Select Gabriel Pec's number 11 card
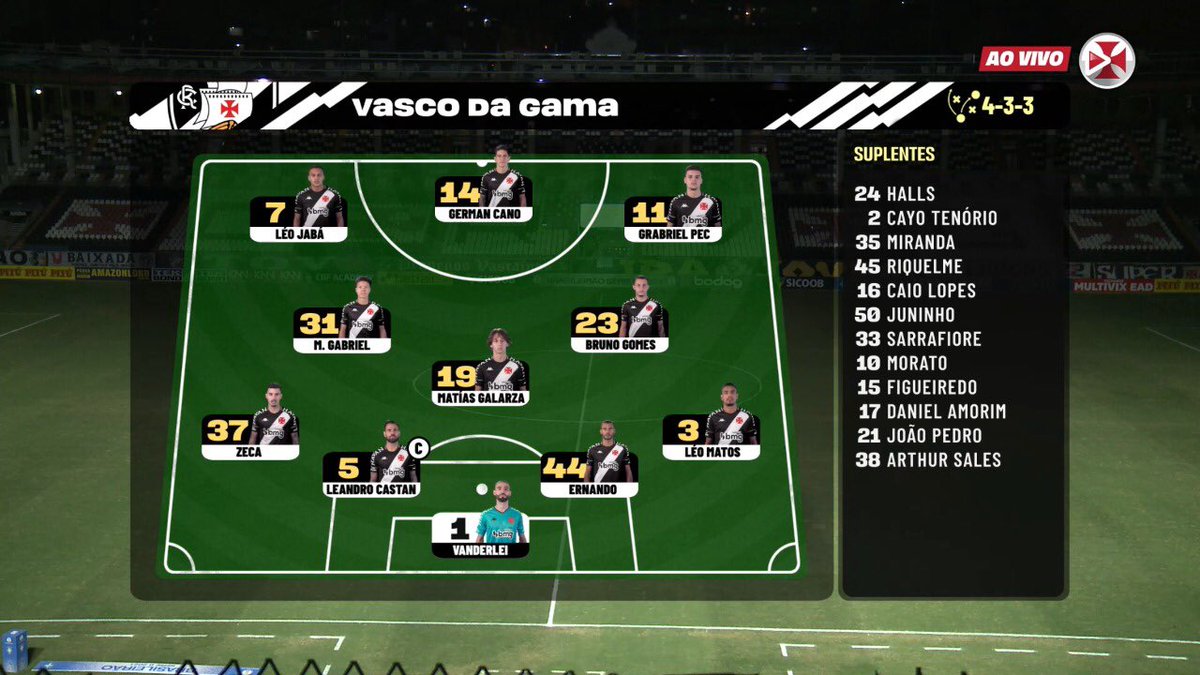Image resolution: width=1200 pixels, height=675 pixels. (672, 219)
